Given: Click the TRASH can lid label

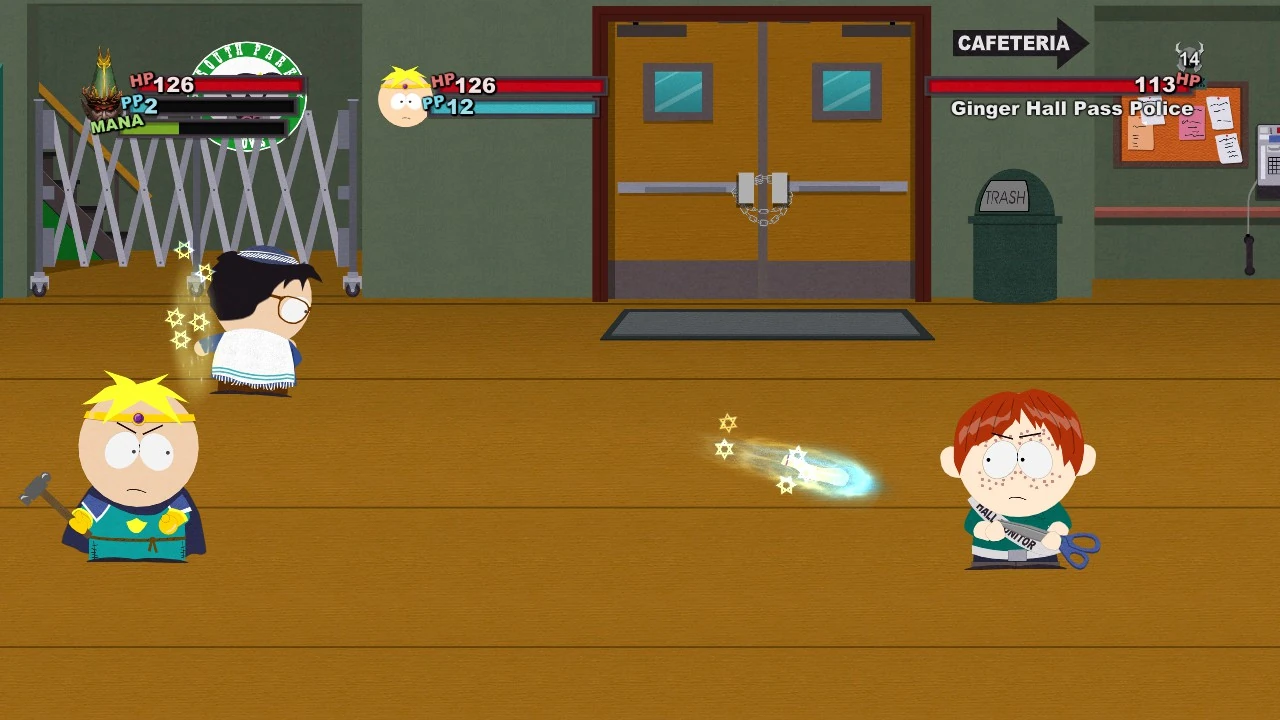Looking at the screenshot, I should [1007, 198].
